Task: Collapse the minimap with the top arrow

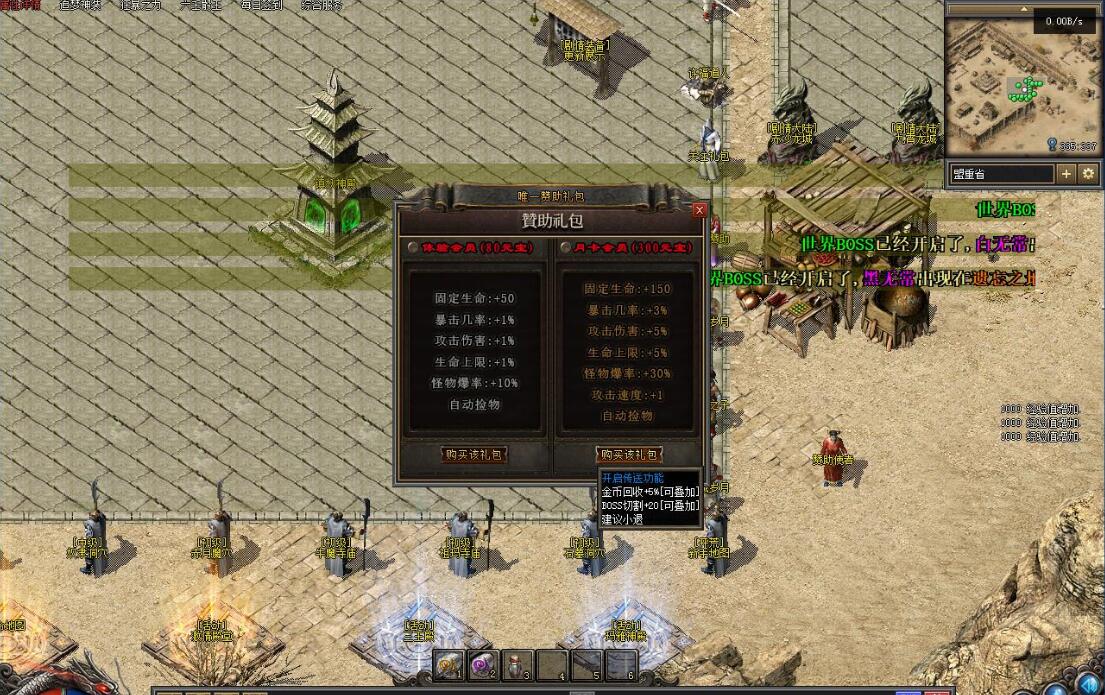Action: [x=1024, y=9]
